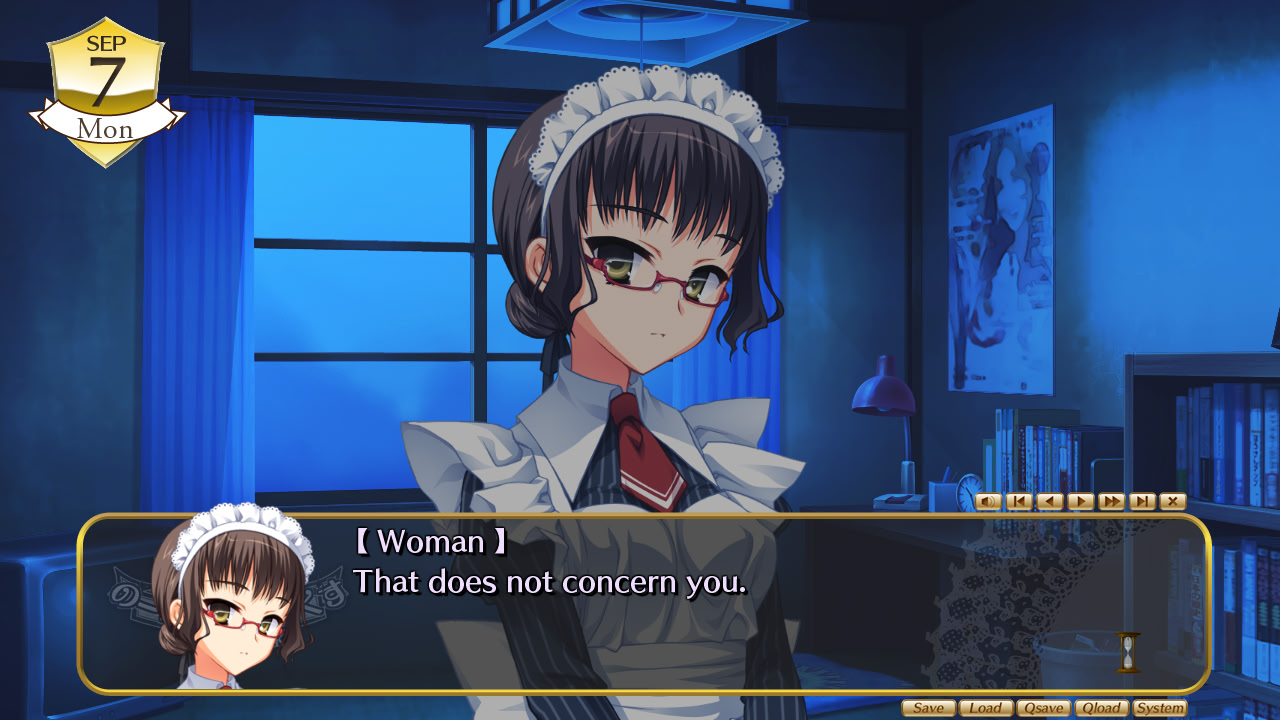
Task: Start auto-play with the single right arrow
Action: [x=1080, y=501]
